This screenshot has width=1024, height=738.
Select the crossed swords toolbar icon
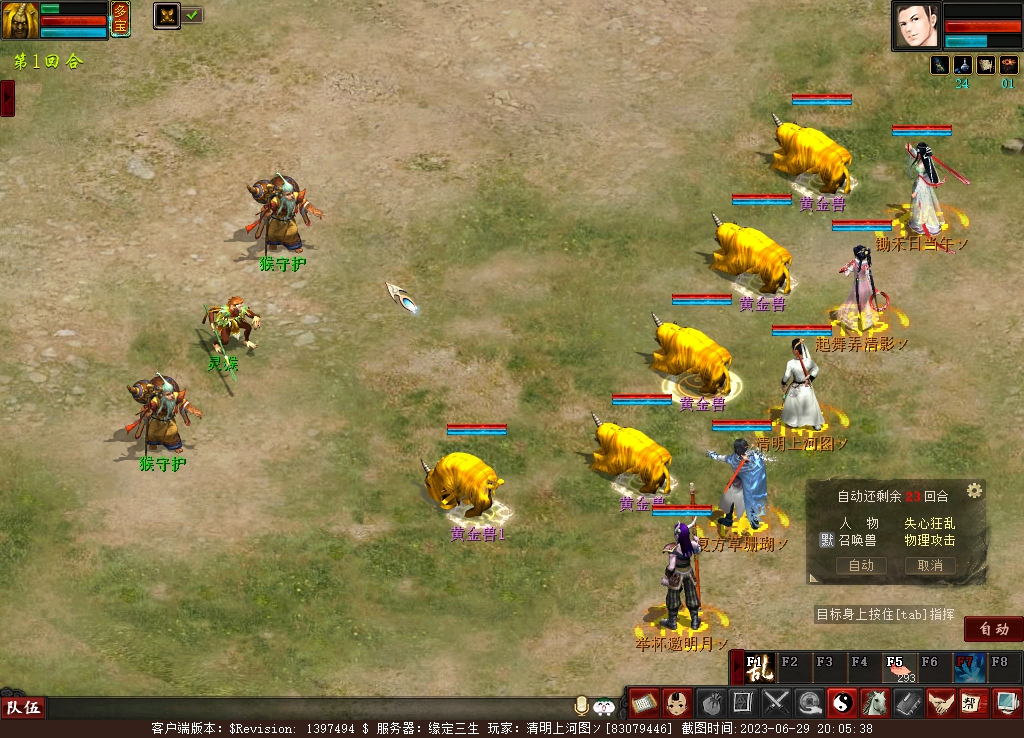tap(776, 703)
